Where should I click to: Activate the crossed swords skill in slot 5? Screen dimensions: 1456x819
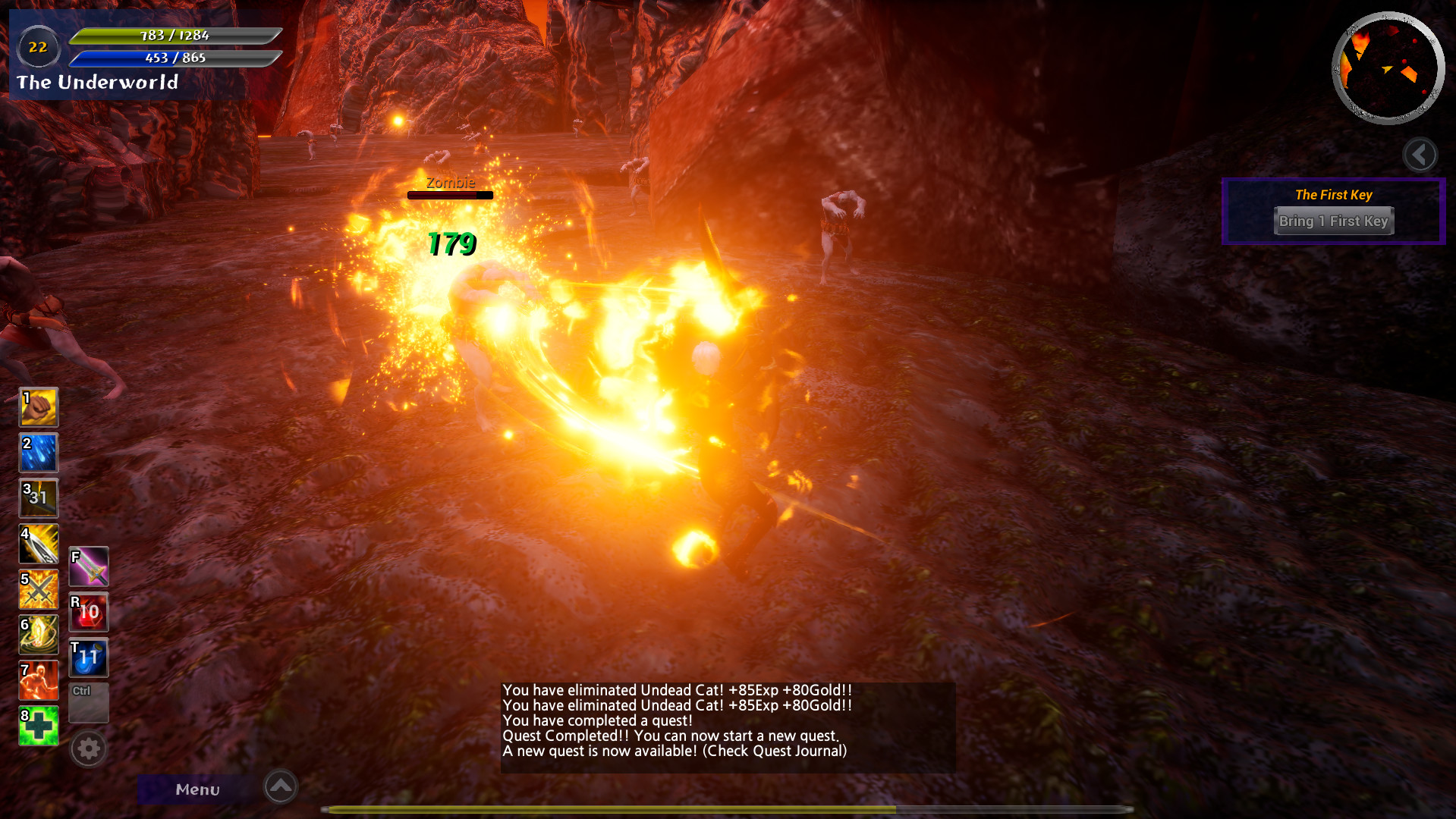(x=38, y=589)
